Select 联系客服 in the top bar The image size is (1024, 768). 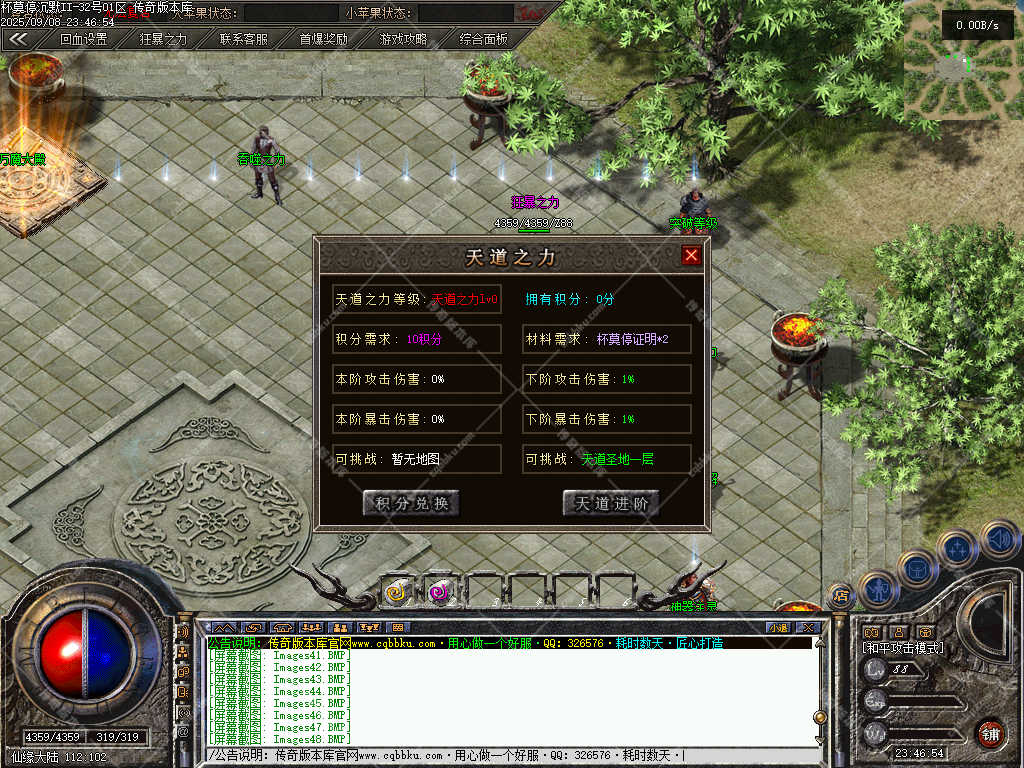click(x=243, y=40)
